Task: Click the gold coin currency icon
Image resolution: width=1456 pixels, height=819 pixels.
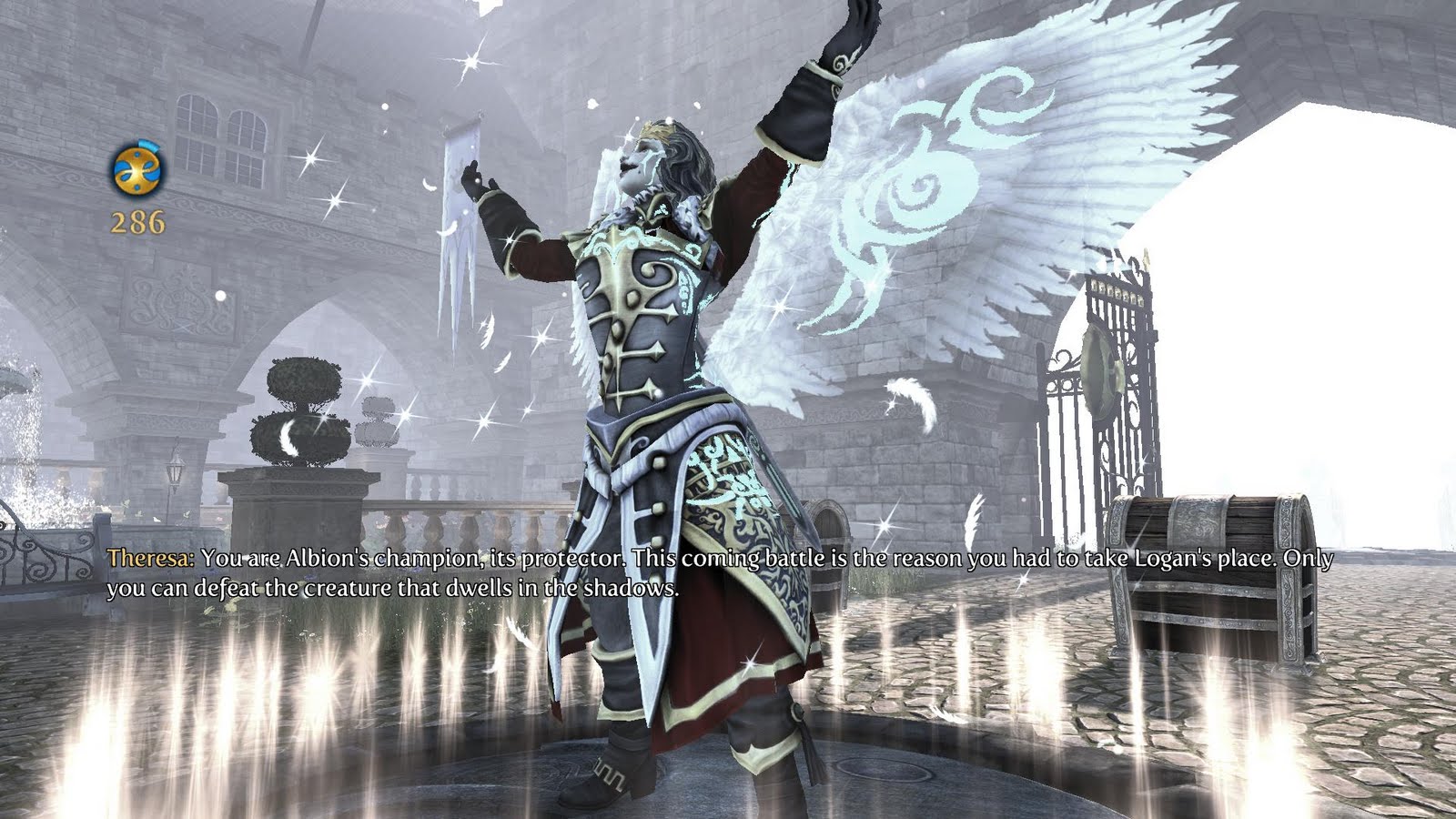Action: [135, 169]
